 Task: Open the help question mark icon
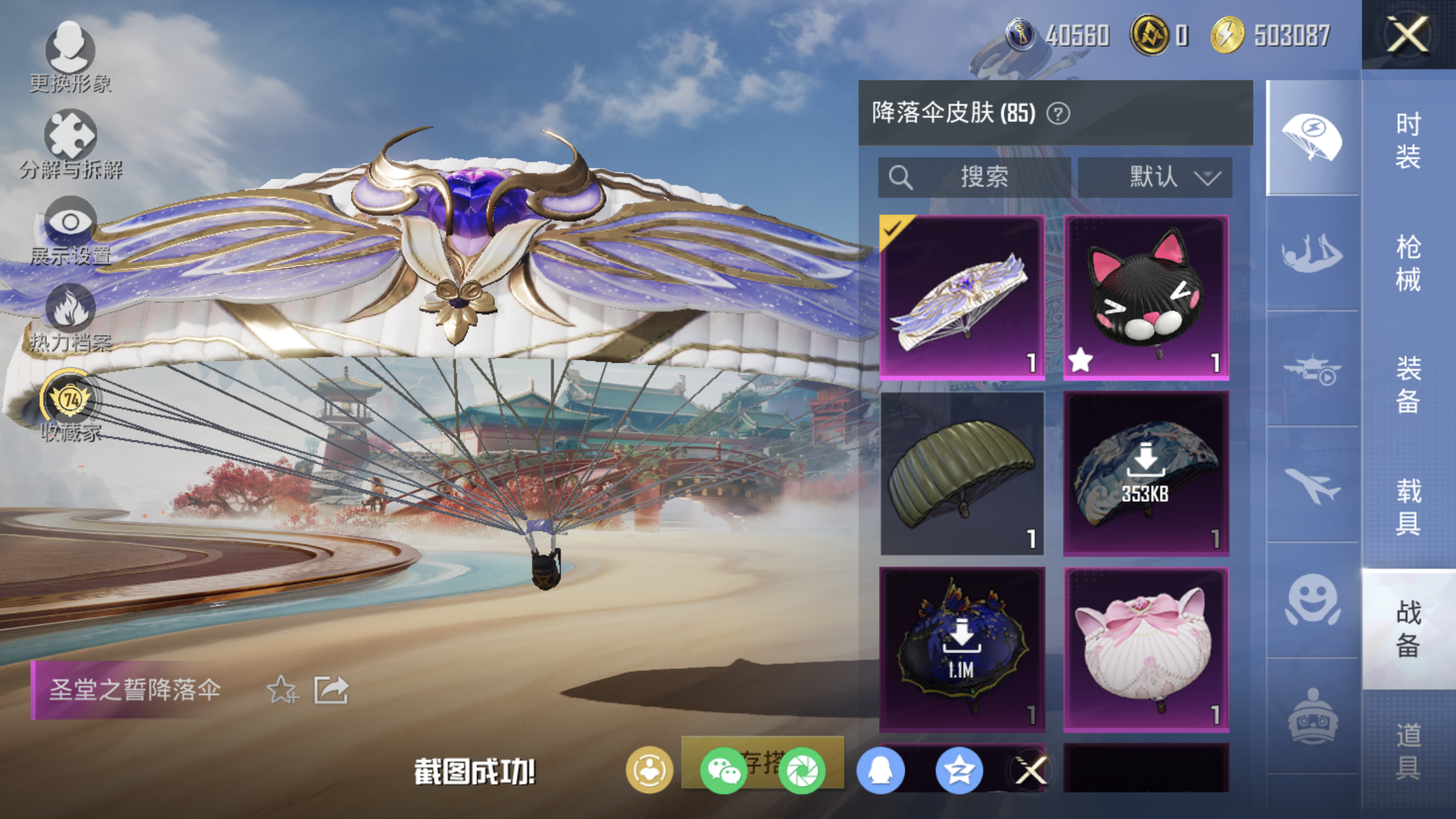pos(1058,113)
